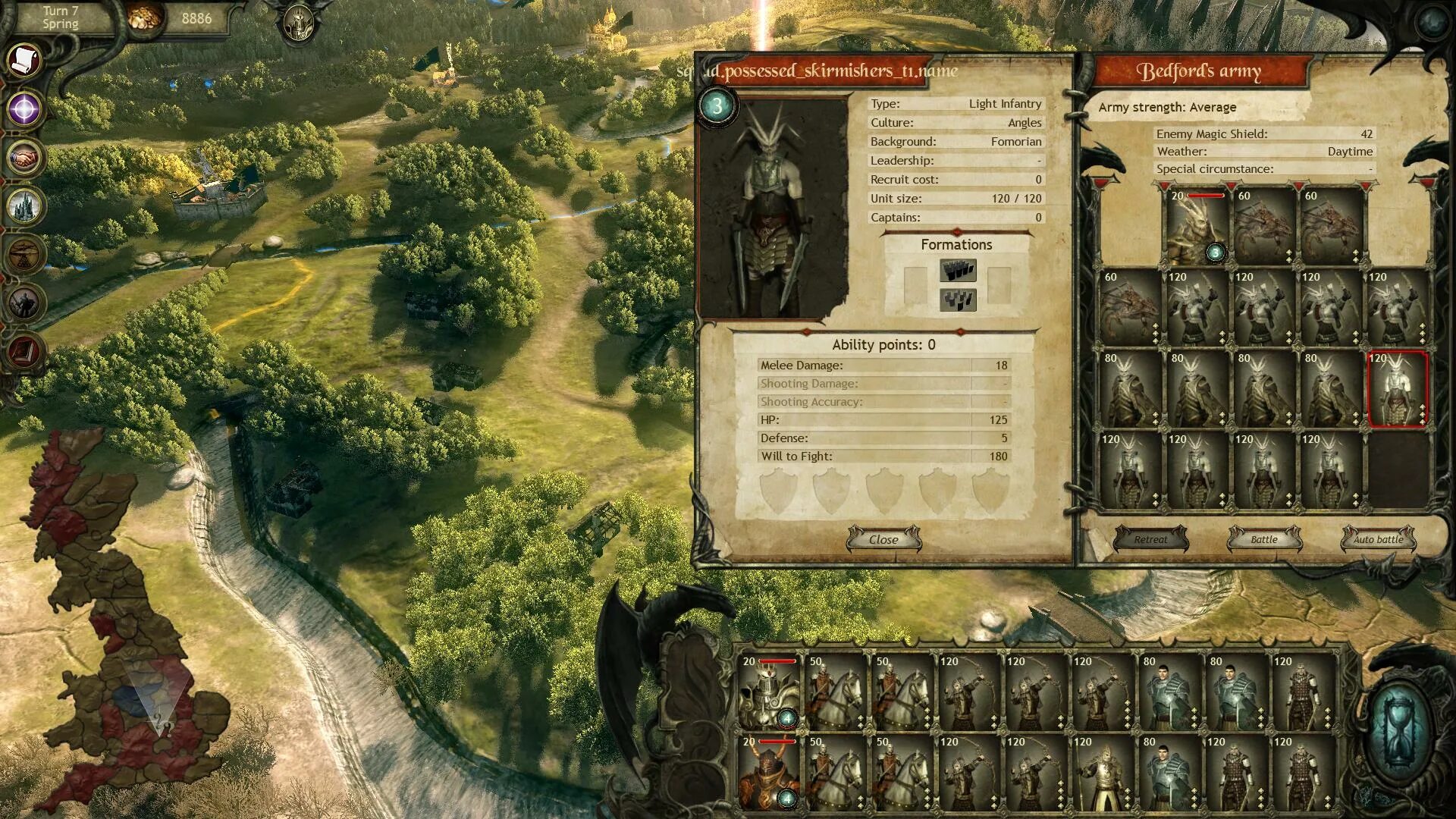Open diplomacy via the handshake icon

(24, 158)
